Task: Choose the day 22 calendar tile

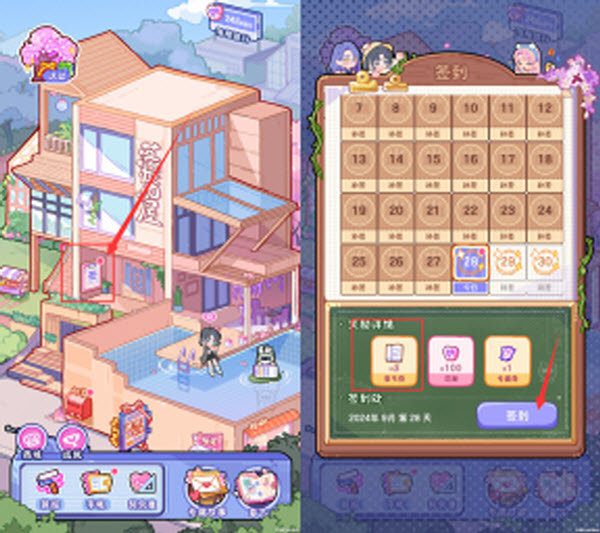Action: pos(468,214)
